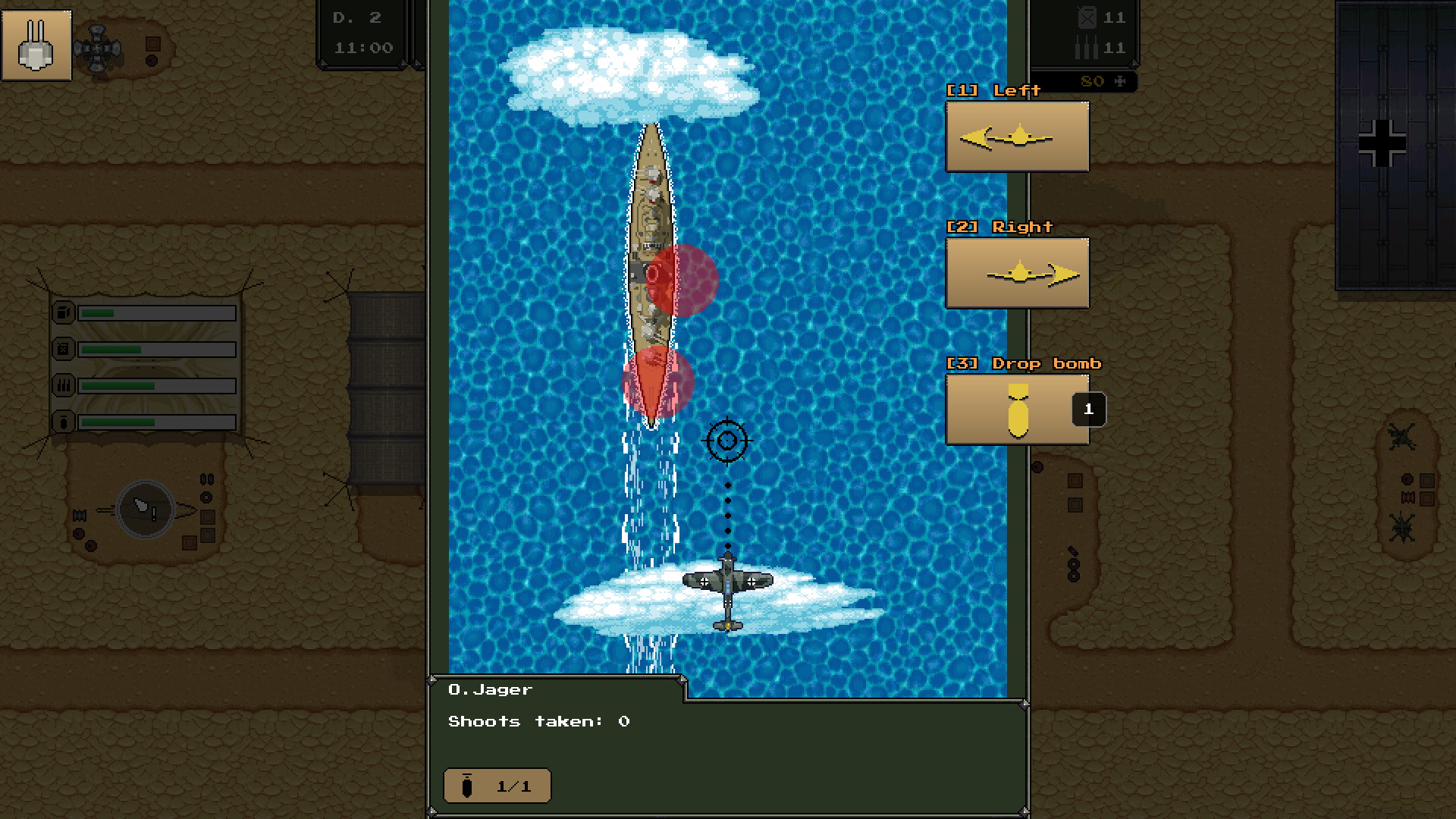Click the 1 counter badge on the Drop bomb button

click(1089, 409)
